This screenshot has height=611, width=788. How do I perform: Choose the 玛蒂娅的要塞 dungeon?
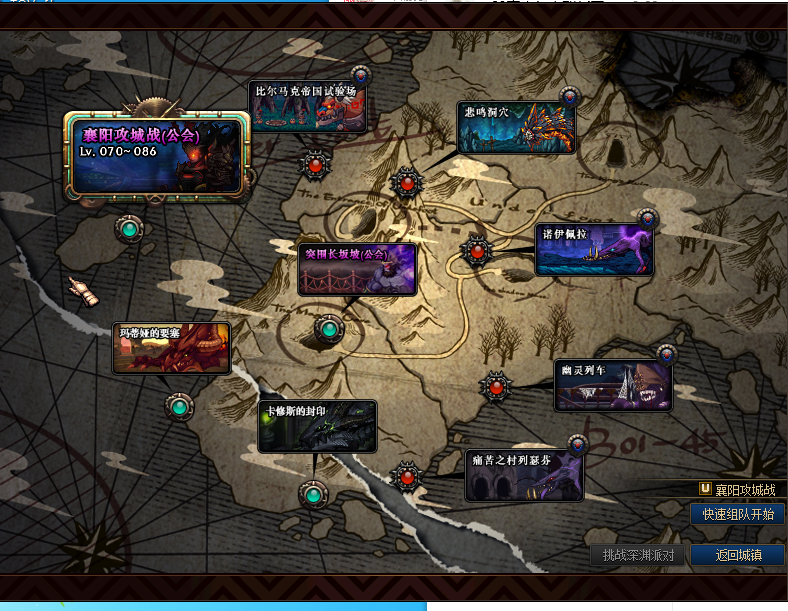coord(171,348)
